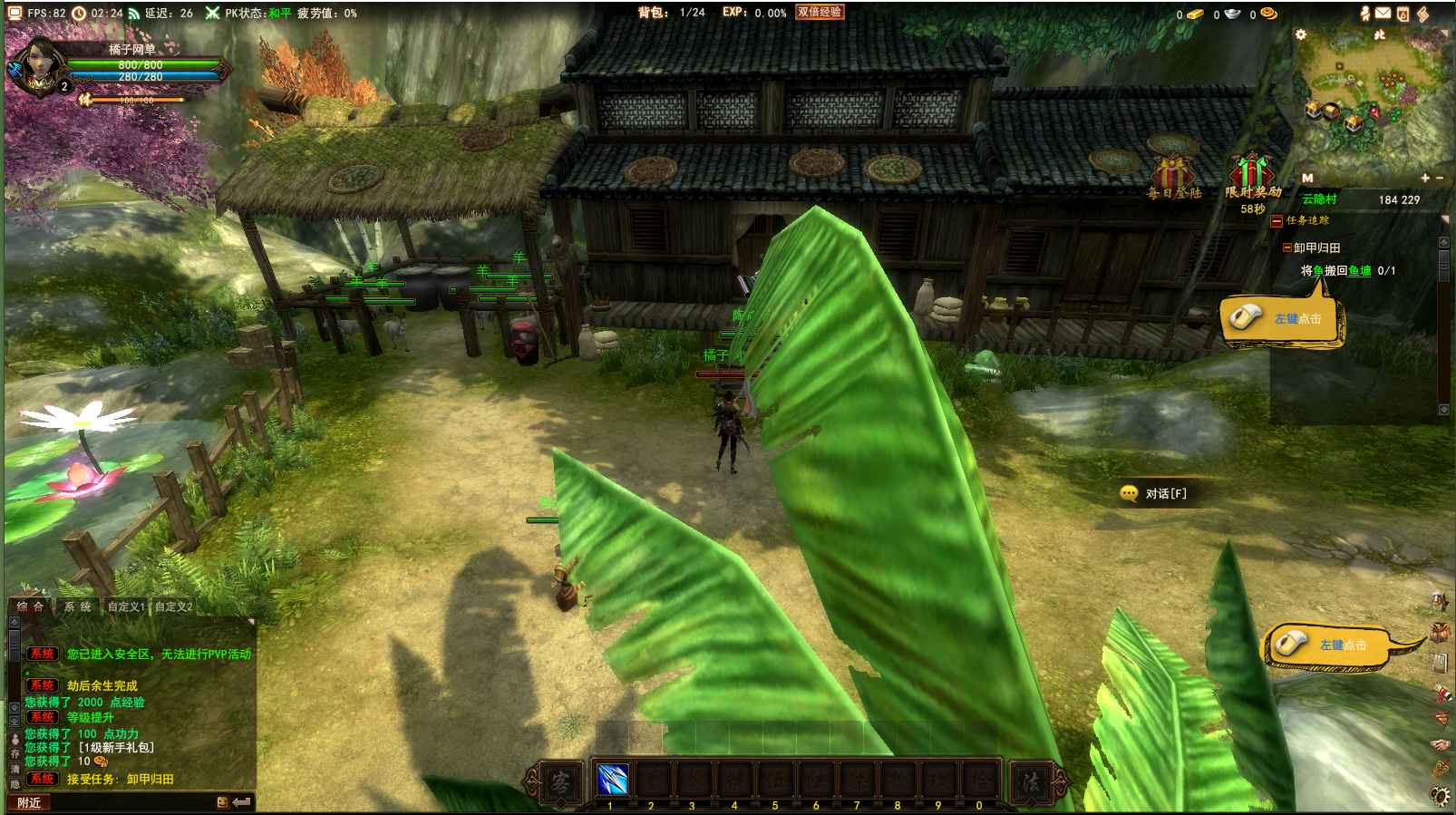Open the chat emoji smiley picker
Viewport: 1456px width, 815px height.
222,802
